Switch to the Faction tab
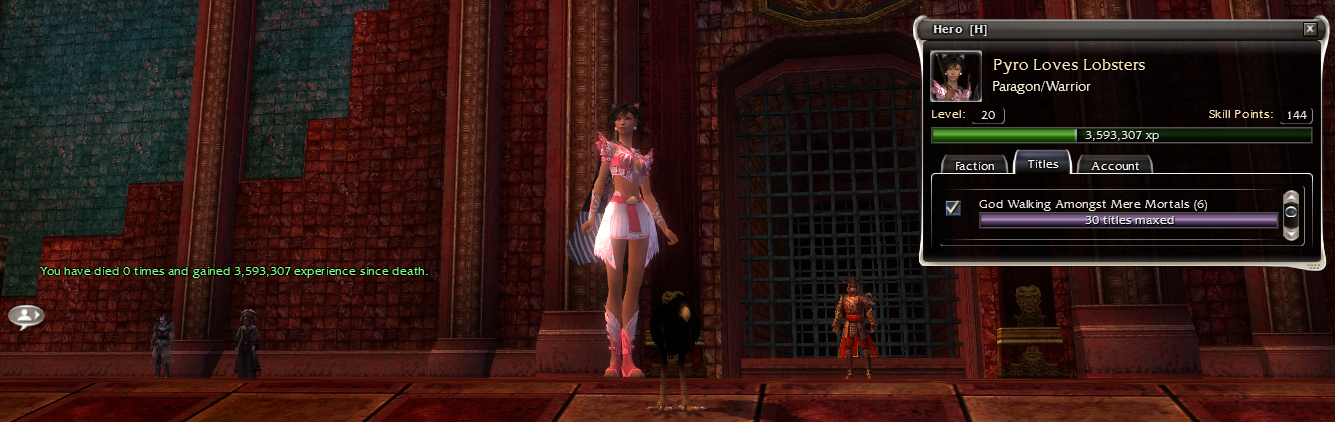This screenshot has height=422, width=1335. click(x=974, y=166)
